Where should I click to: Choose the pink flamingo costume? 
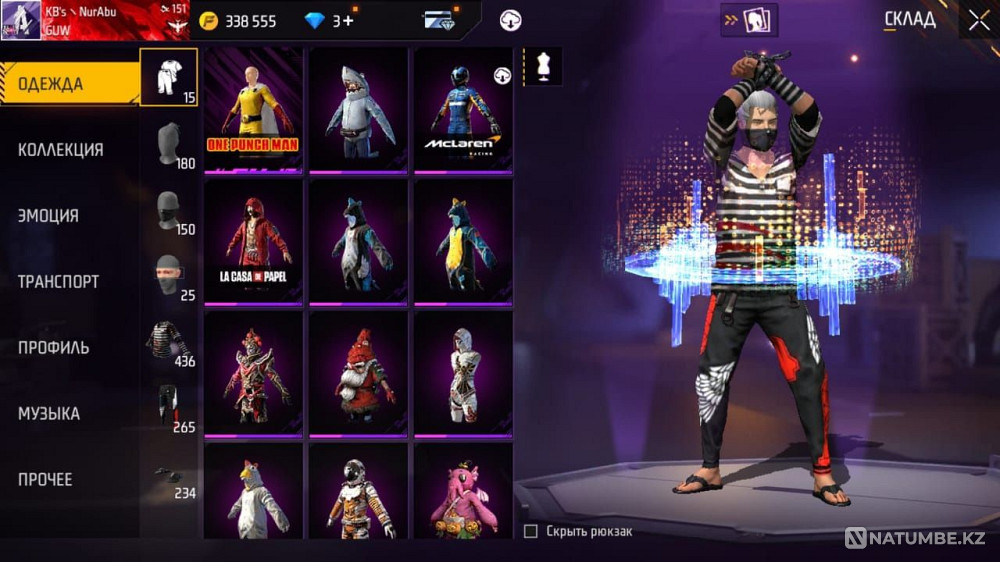coord(463,492)
